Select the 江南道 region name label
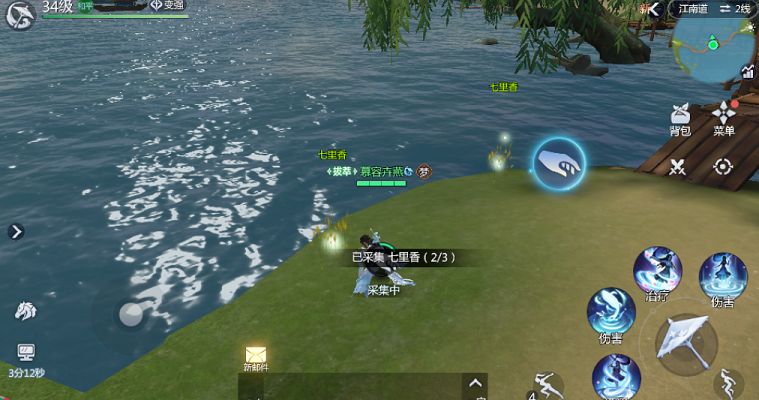 point(692,8)
